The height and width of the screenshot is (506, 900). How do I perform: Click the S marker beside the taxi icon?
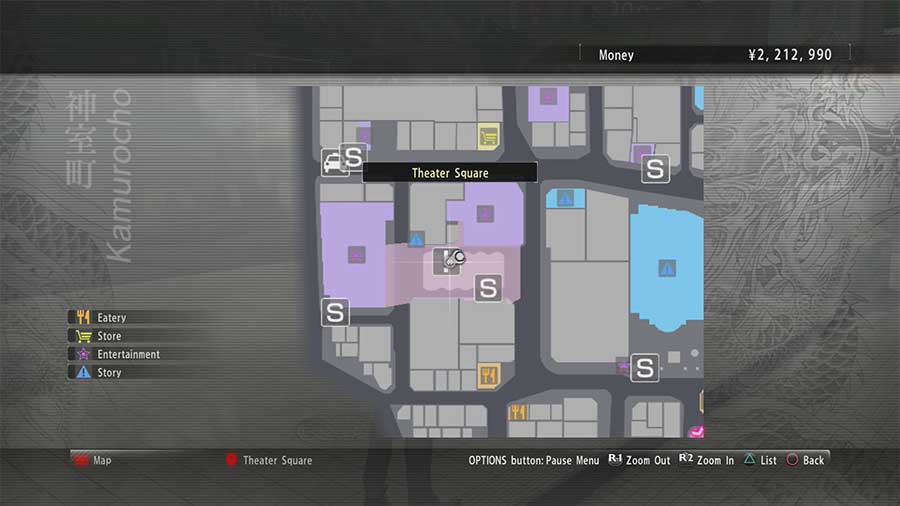pyautogui.click(x=353, y=156)
